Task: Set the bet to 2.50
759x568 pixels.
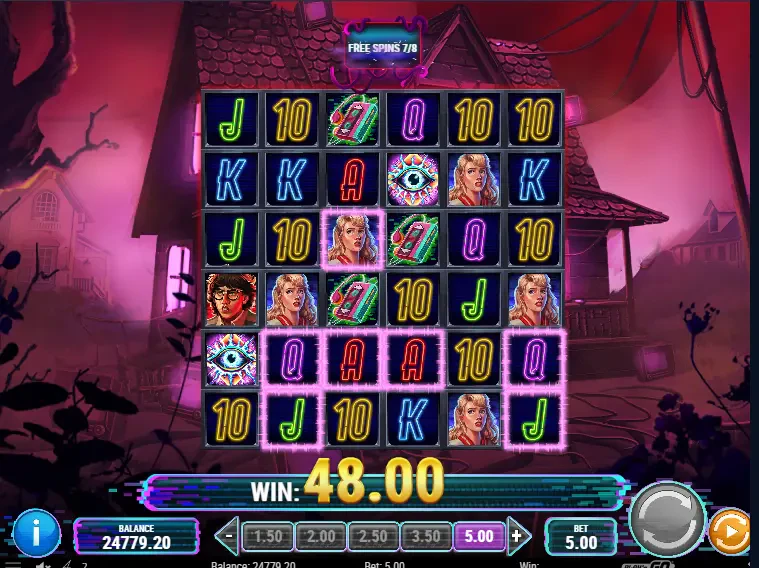Action: [375, 536]
